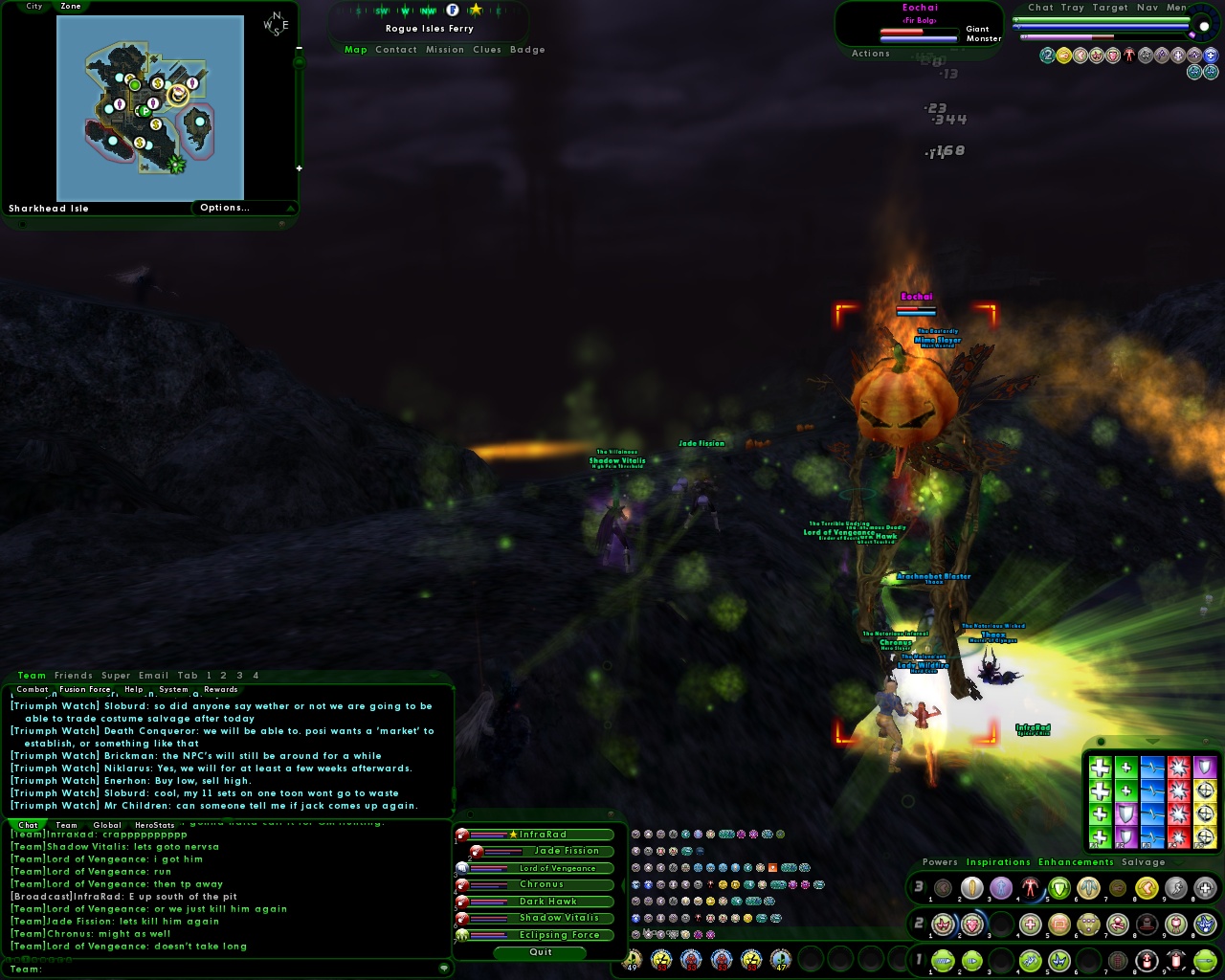The height and width of the screenshot is (980, 1225).
Task: Click Tray in the top navigation bar
Action: tap(1074, 7)
